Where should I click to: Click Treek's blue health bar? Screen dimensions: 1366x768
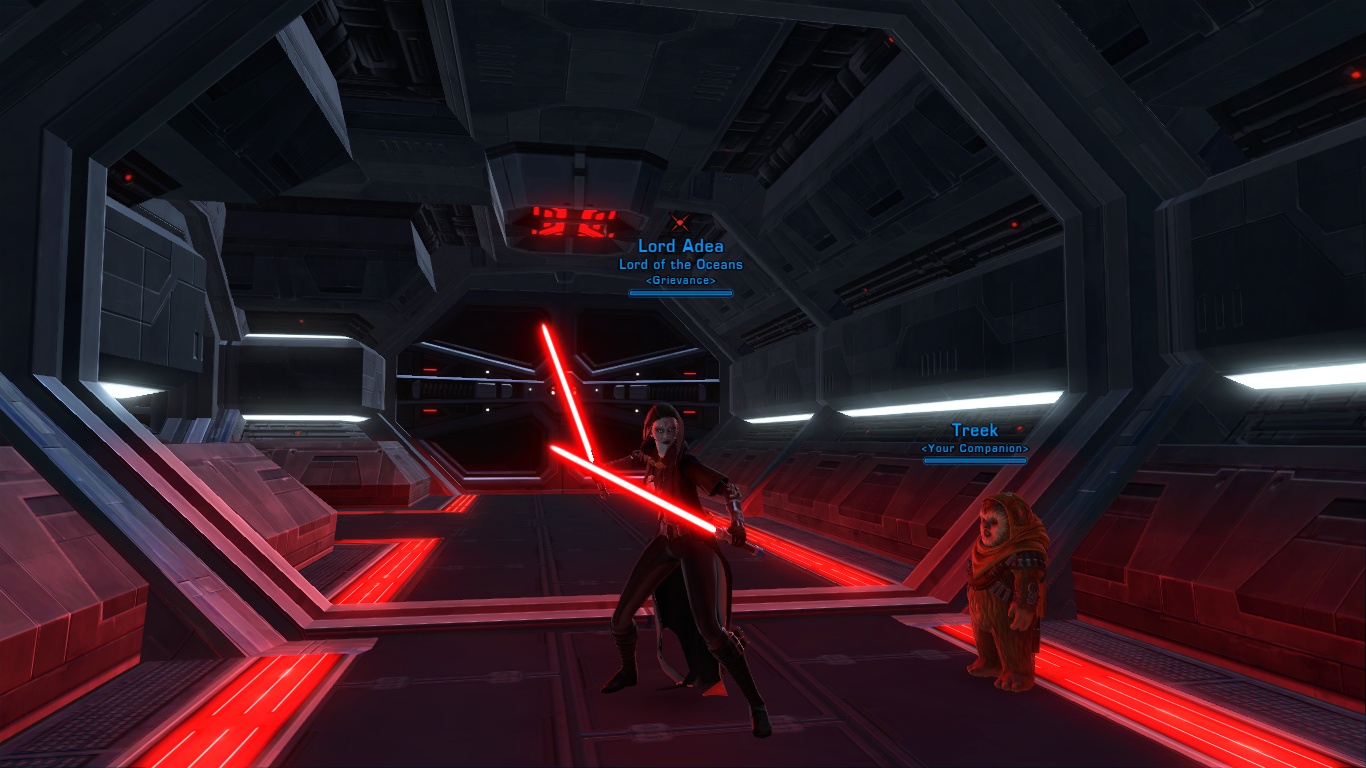coord(975,461)
